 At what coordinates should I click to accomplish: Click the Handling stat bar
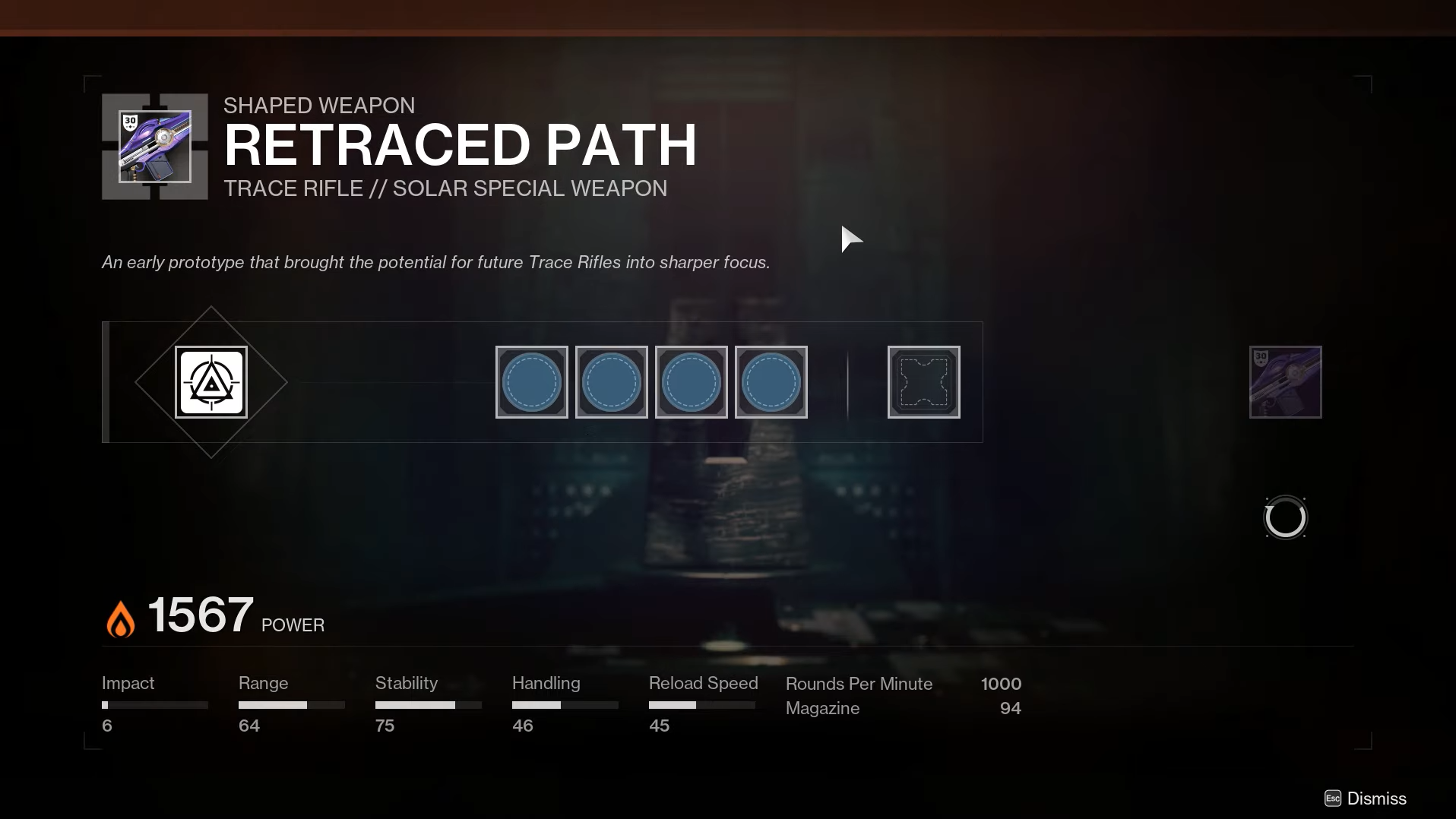(x=565, y=705)
